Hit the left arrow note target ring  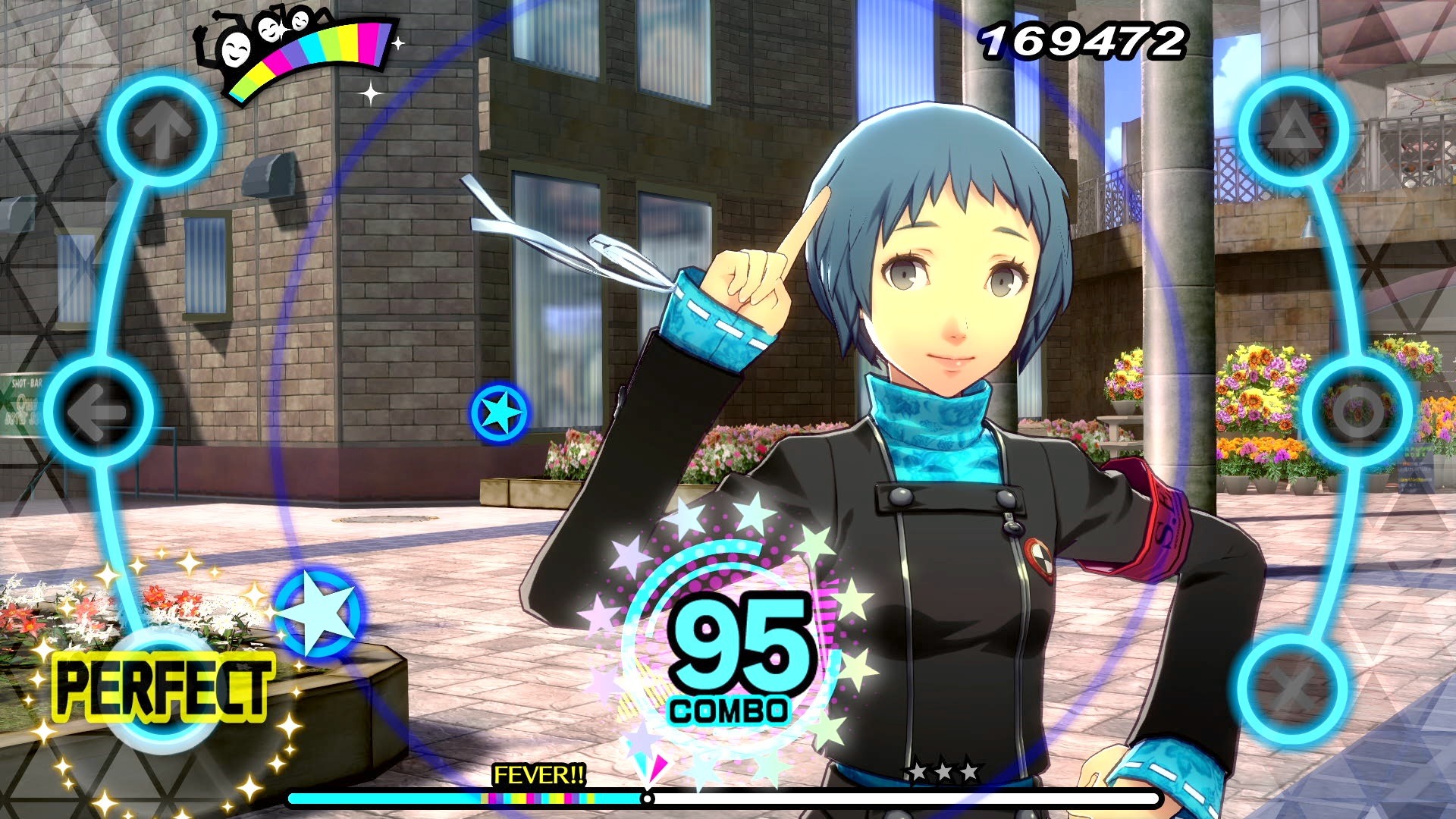99,411
